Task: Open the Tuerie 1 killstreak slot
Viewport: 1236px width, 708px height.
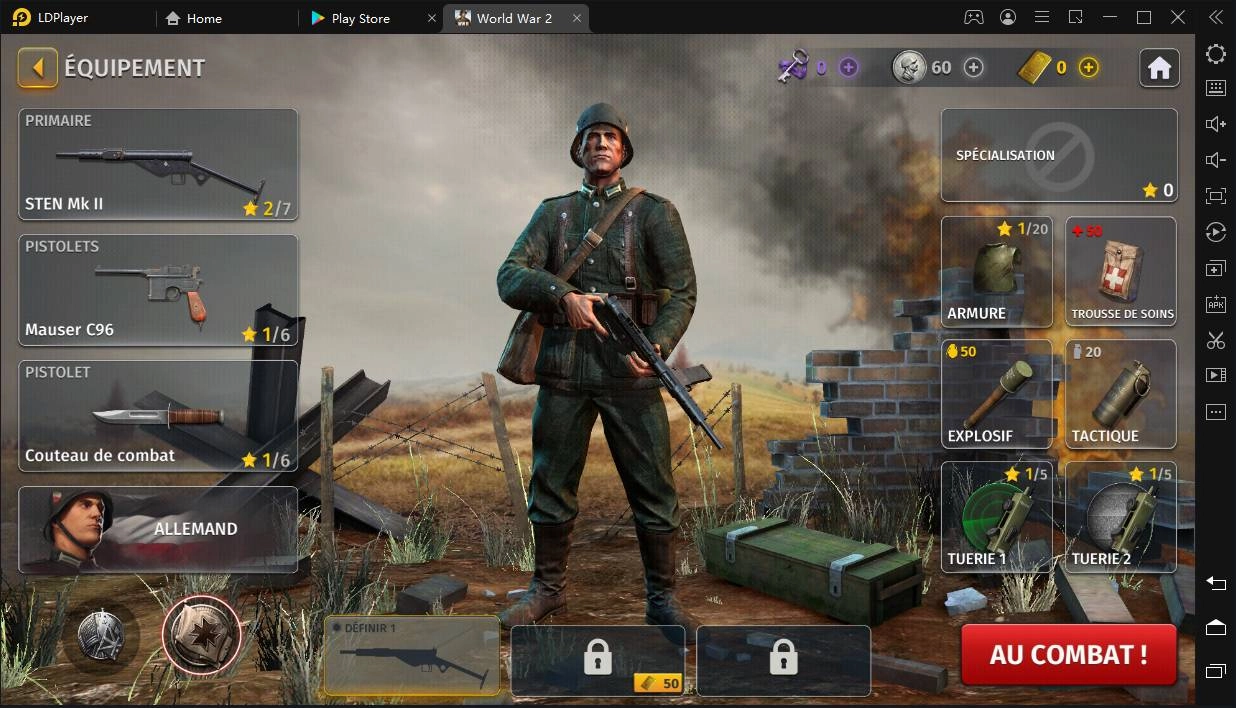Action: pyautogui.click(x=996, y=516)
